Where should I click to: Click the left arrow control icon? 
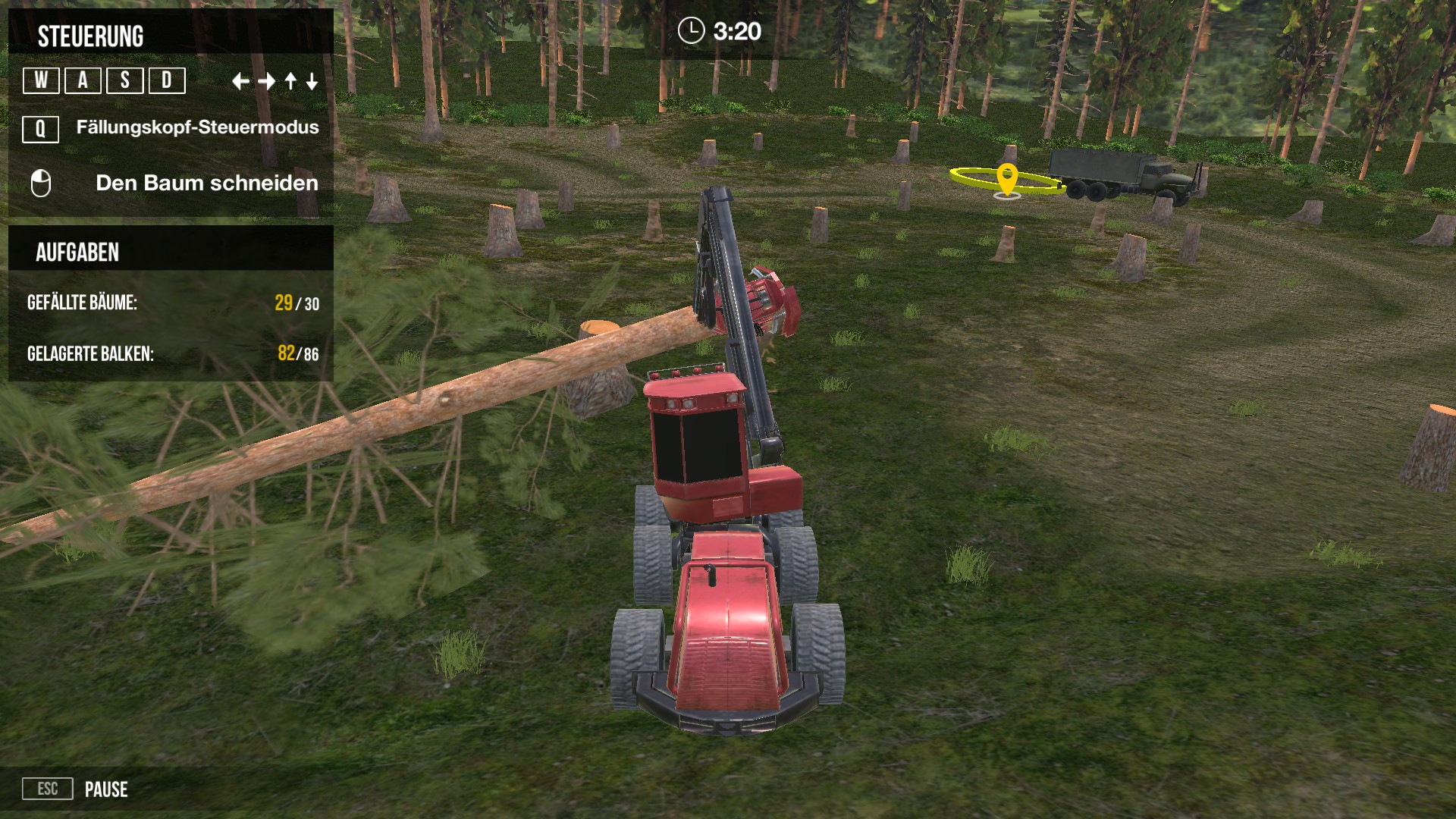click(x=241, y=80)
